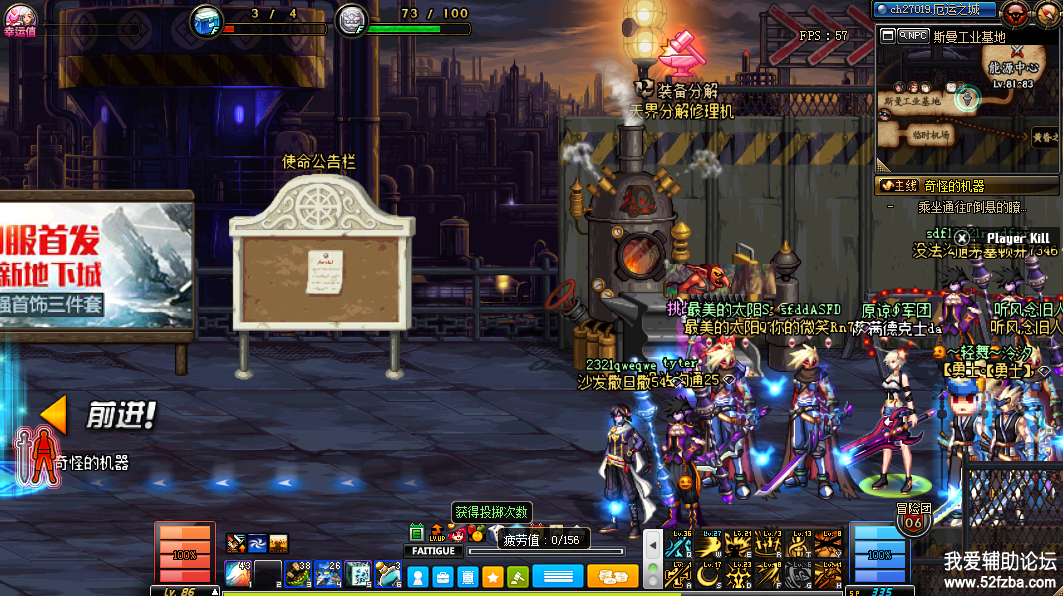Open the blue character info menu button
The height and width of the screenshot is (596, 1063).
(x=418, y=576)
